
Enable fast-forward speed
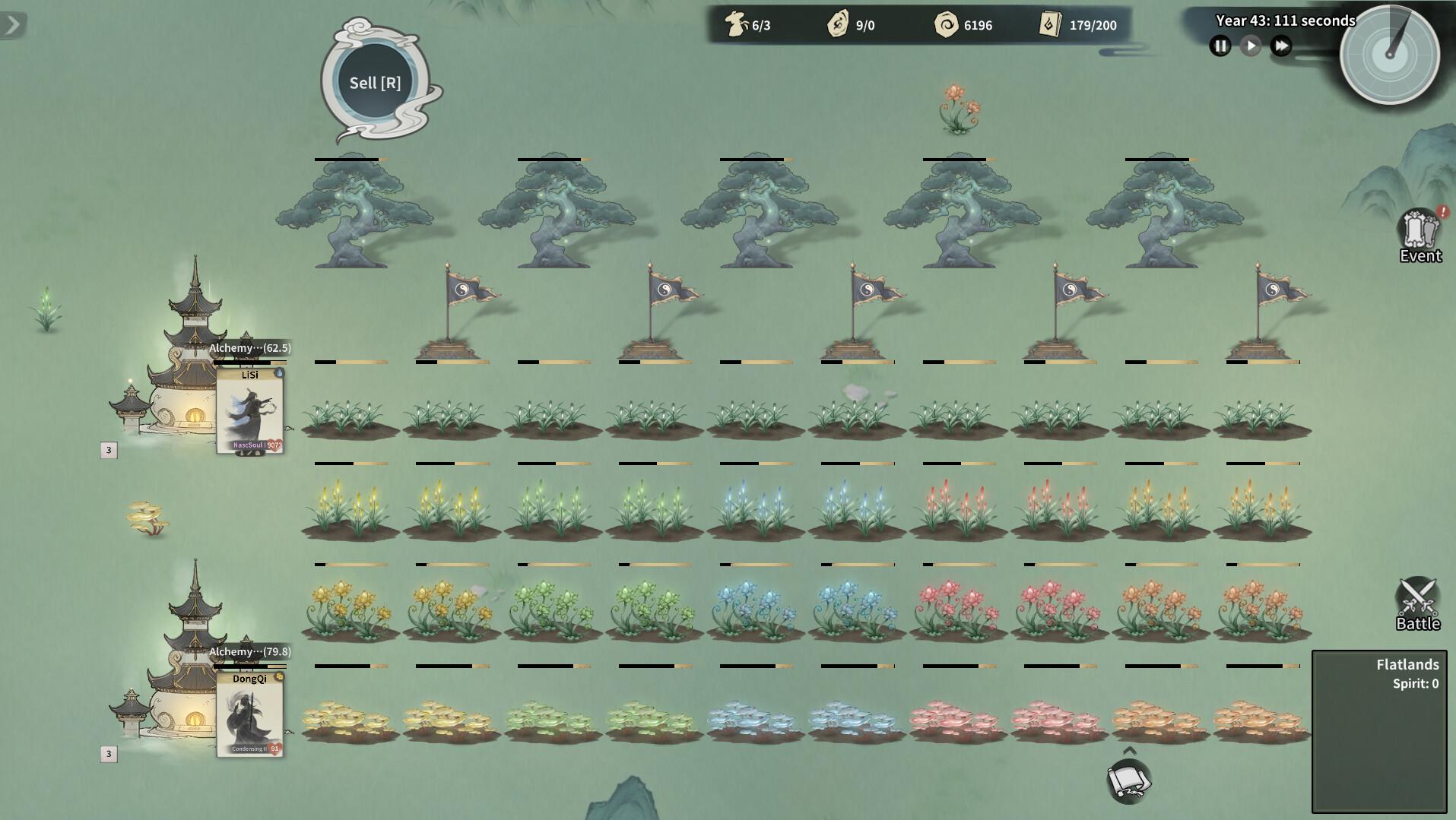1283,46
